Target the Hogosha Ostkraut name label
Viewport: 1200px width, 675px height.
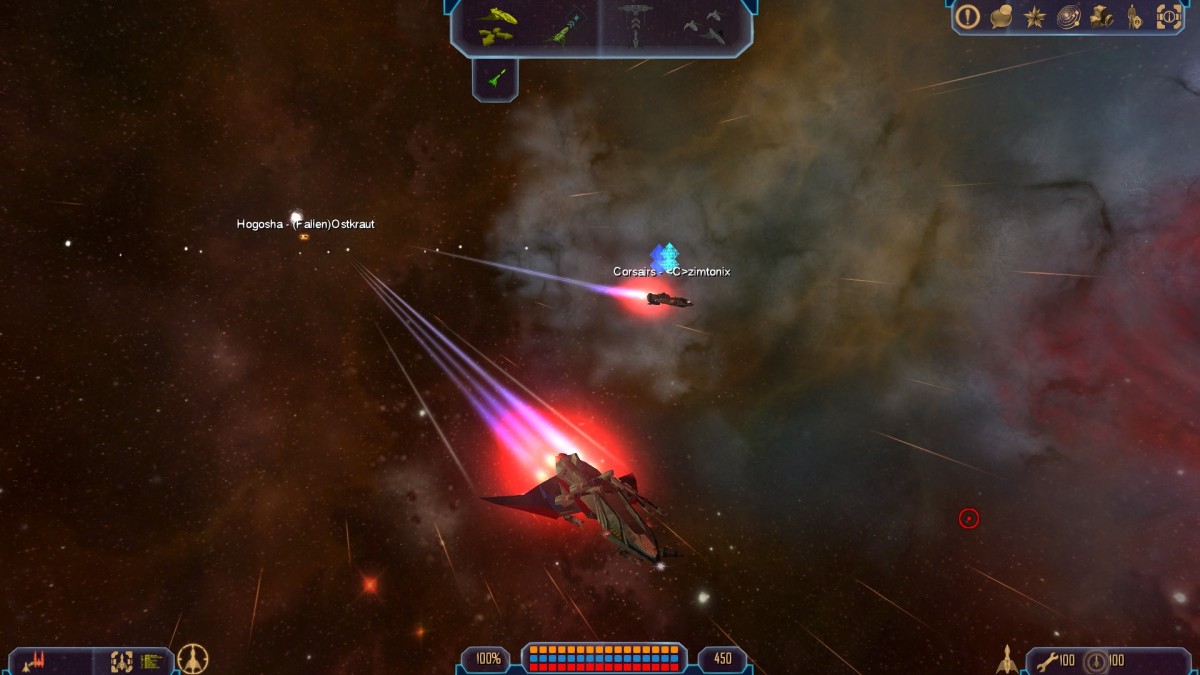tap(305, 224)
